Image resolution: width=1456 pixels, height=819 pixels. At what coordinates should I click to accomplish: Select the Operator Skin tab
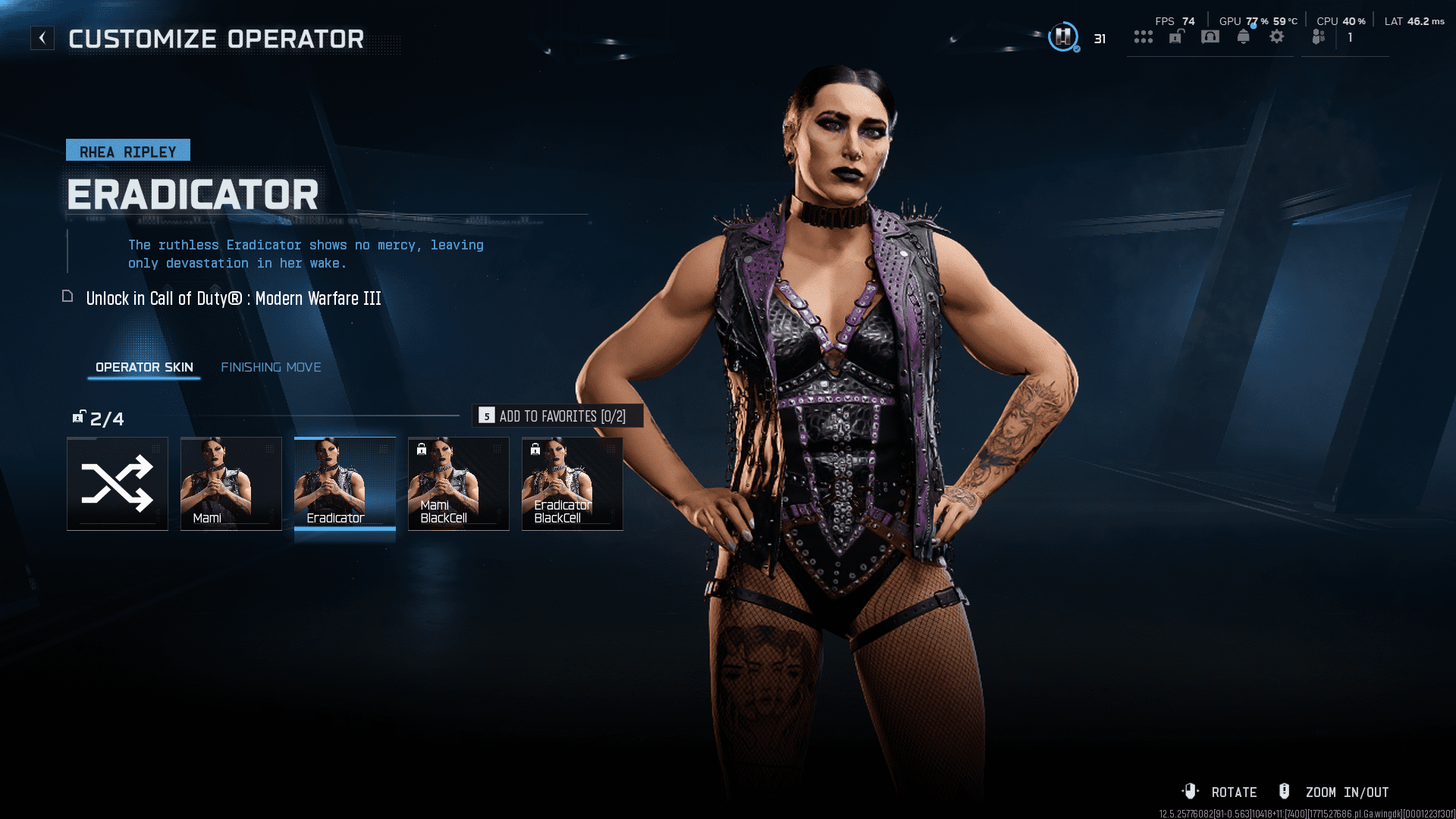[144, 367]
